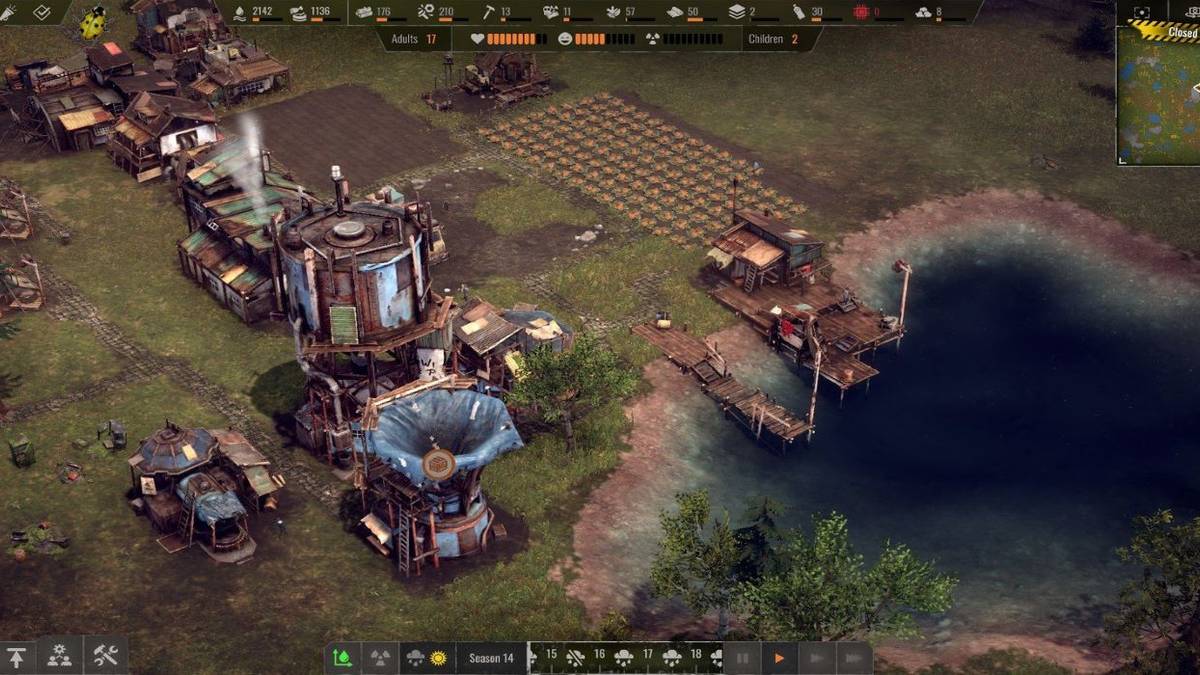Select the water droplet resource showing 2142
The width and height of the screenshot is (1200, 675).
(x=254, y=12)
